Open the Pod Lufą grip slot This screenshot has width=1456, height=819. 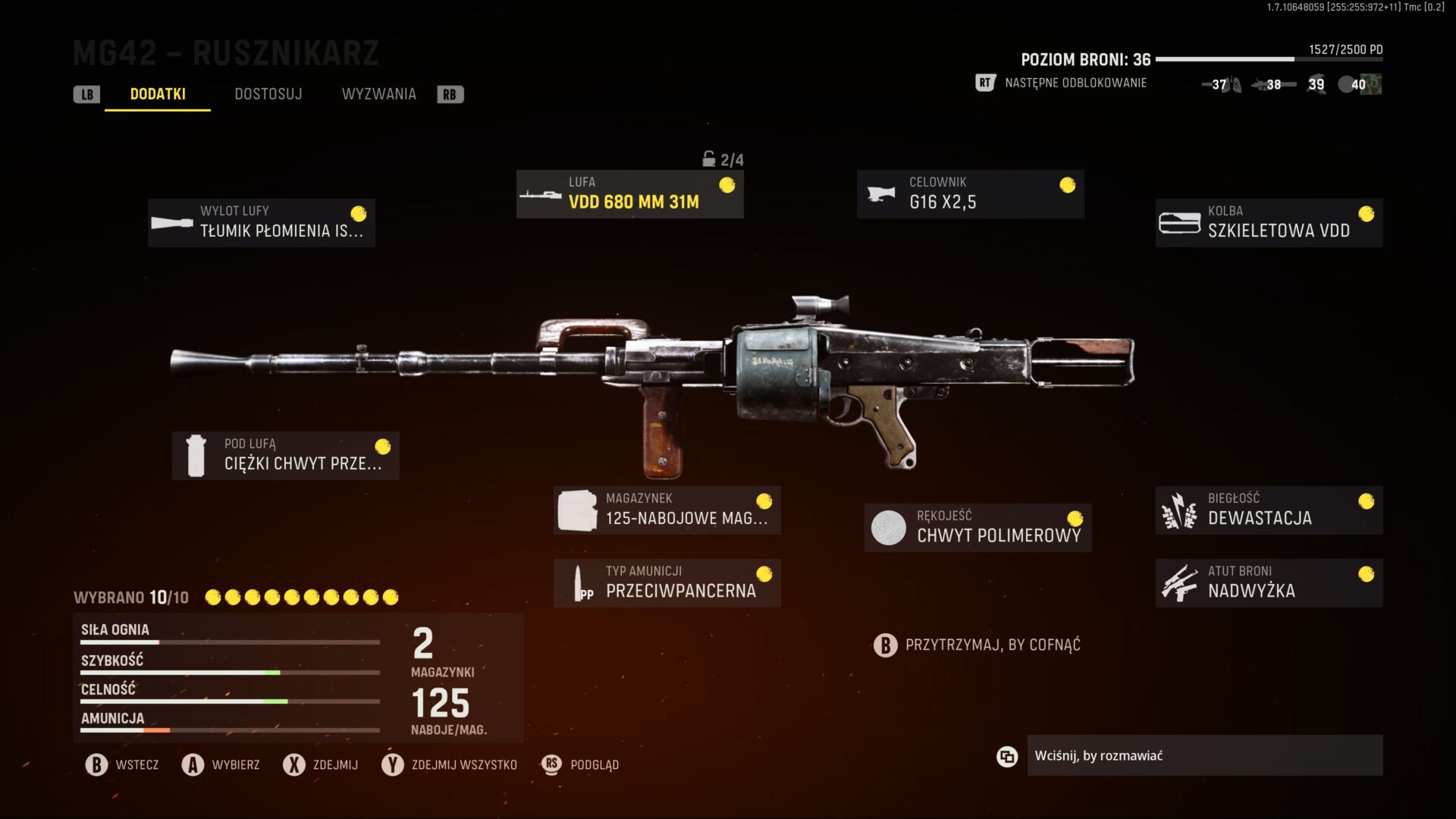coord(286,455)
